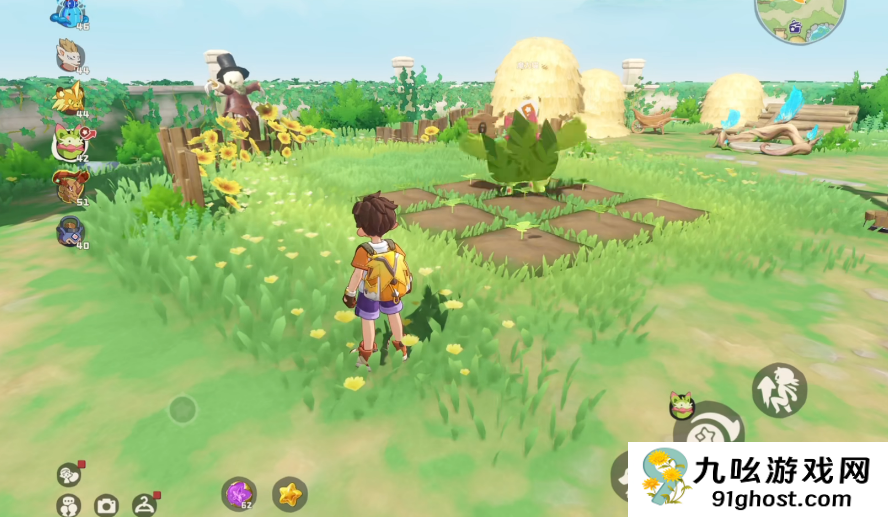This screenshot has width=888, height=517.
Task: Switch to the green frog party member
Action: pos(70,141)
